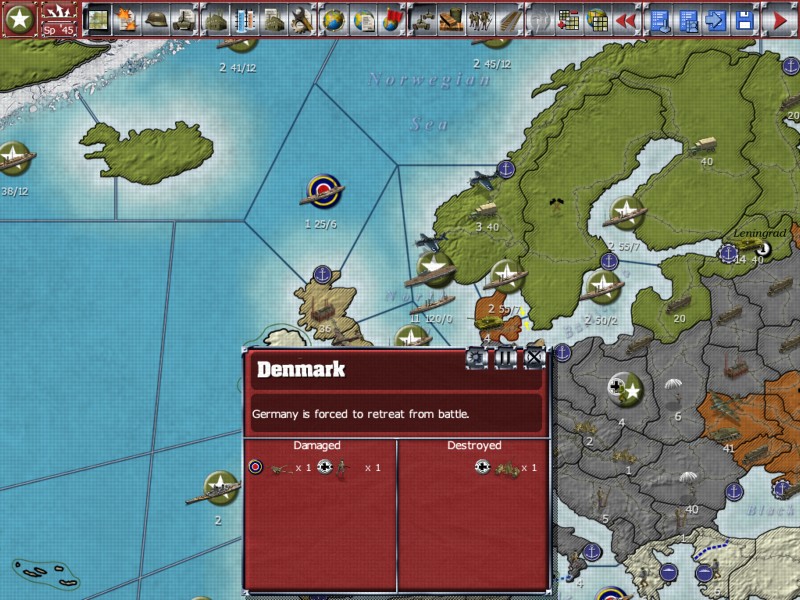This screenshot has height=600, width=800.
Task: Click the pause button in Denmark dialog
Action: pos(506,358)
